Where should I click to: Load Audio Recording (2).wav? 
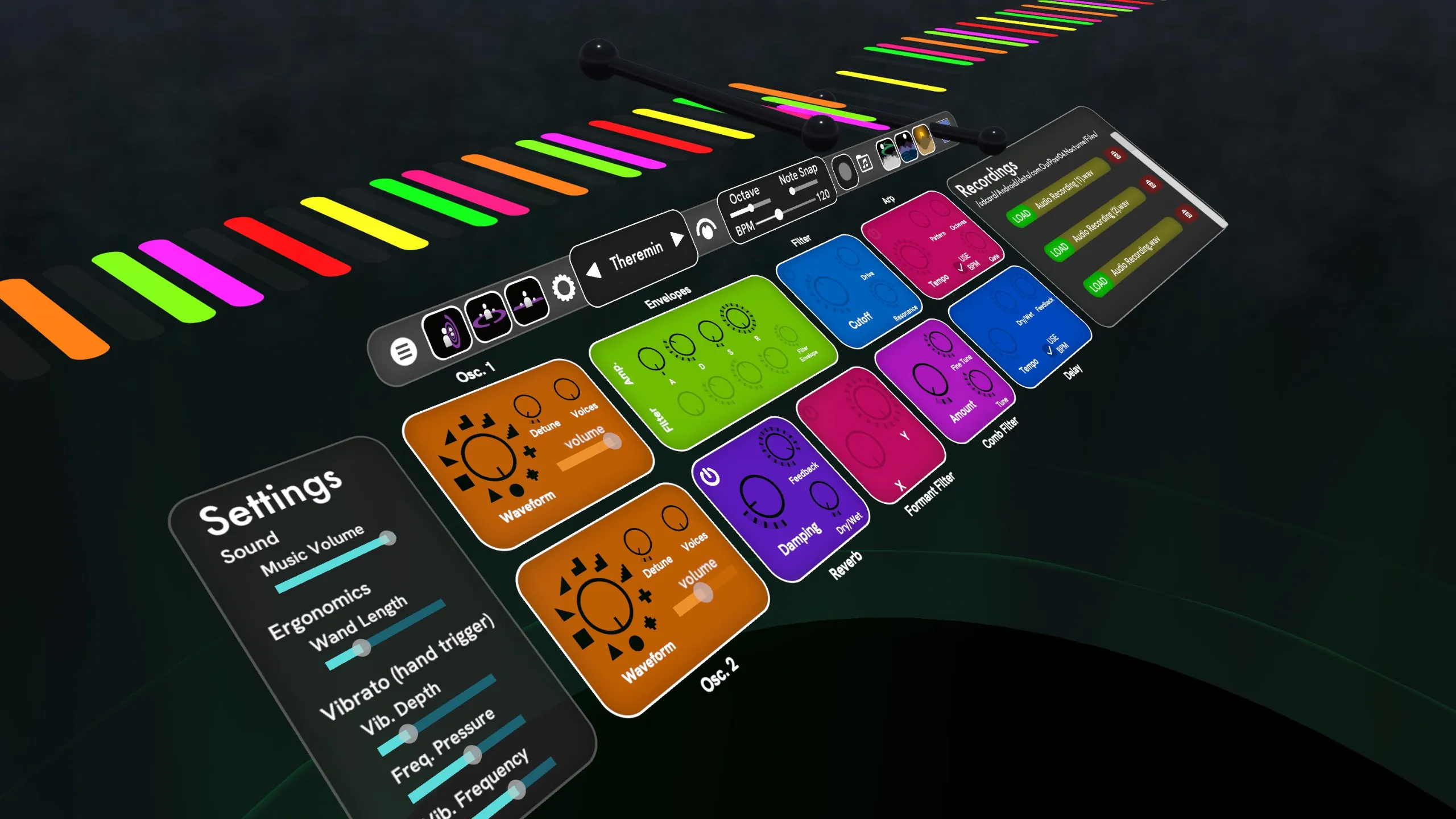coord(1058,249)
